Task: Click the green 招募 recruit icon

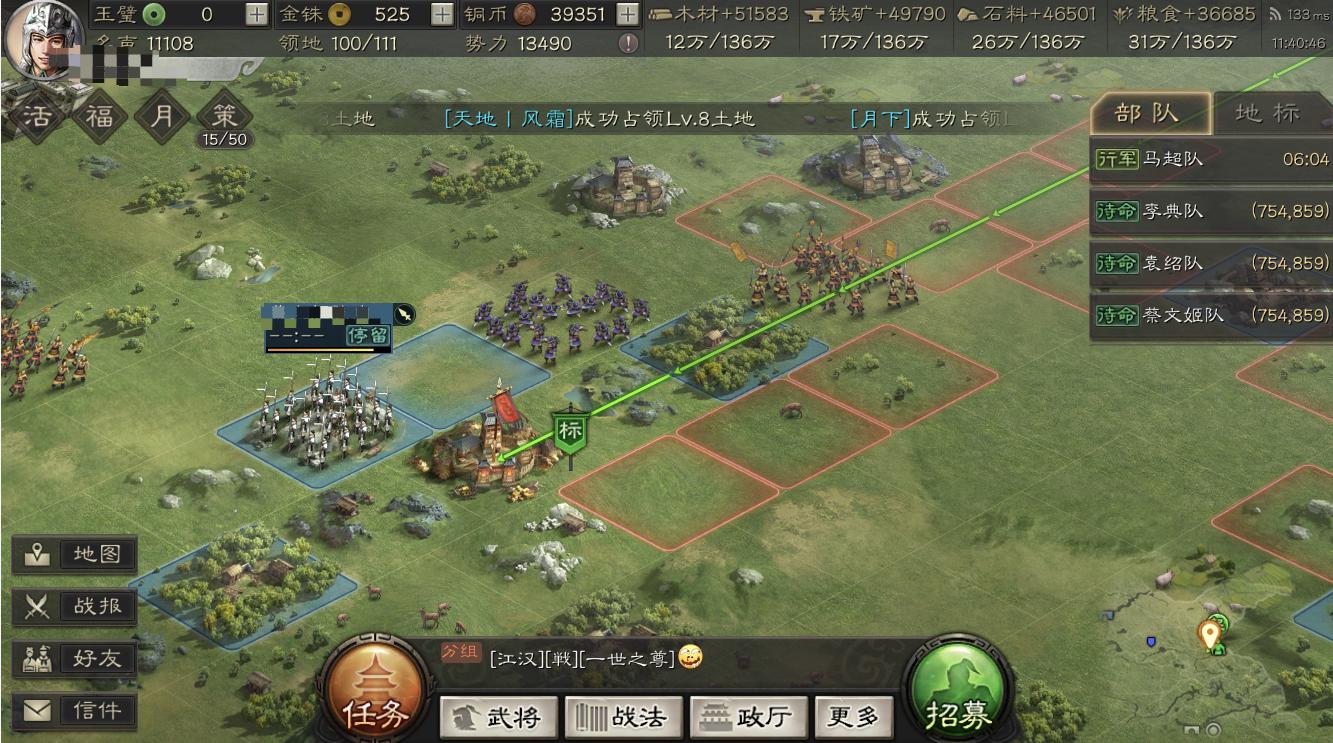Action: click(x=961, y=690)
